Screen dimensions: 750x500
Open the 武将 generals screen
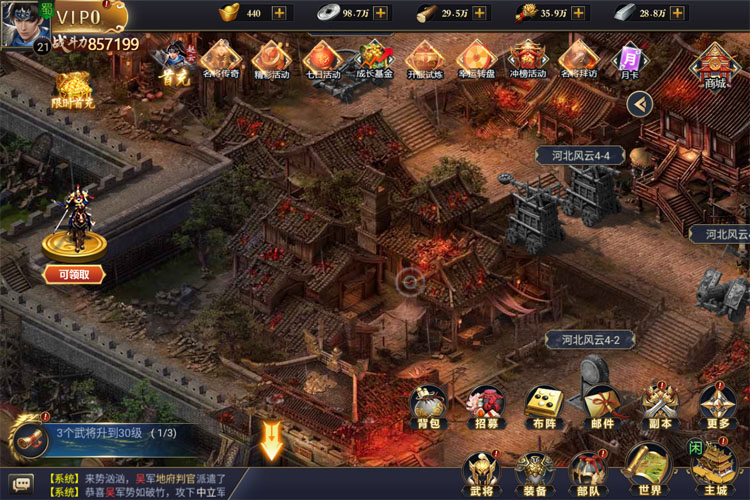479,470
